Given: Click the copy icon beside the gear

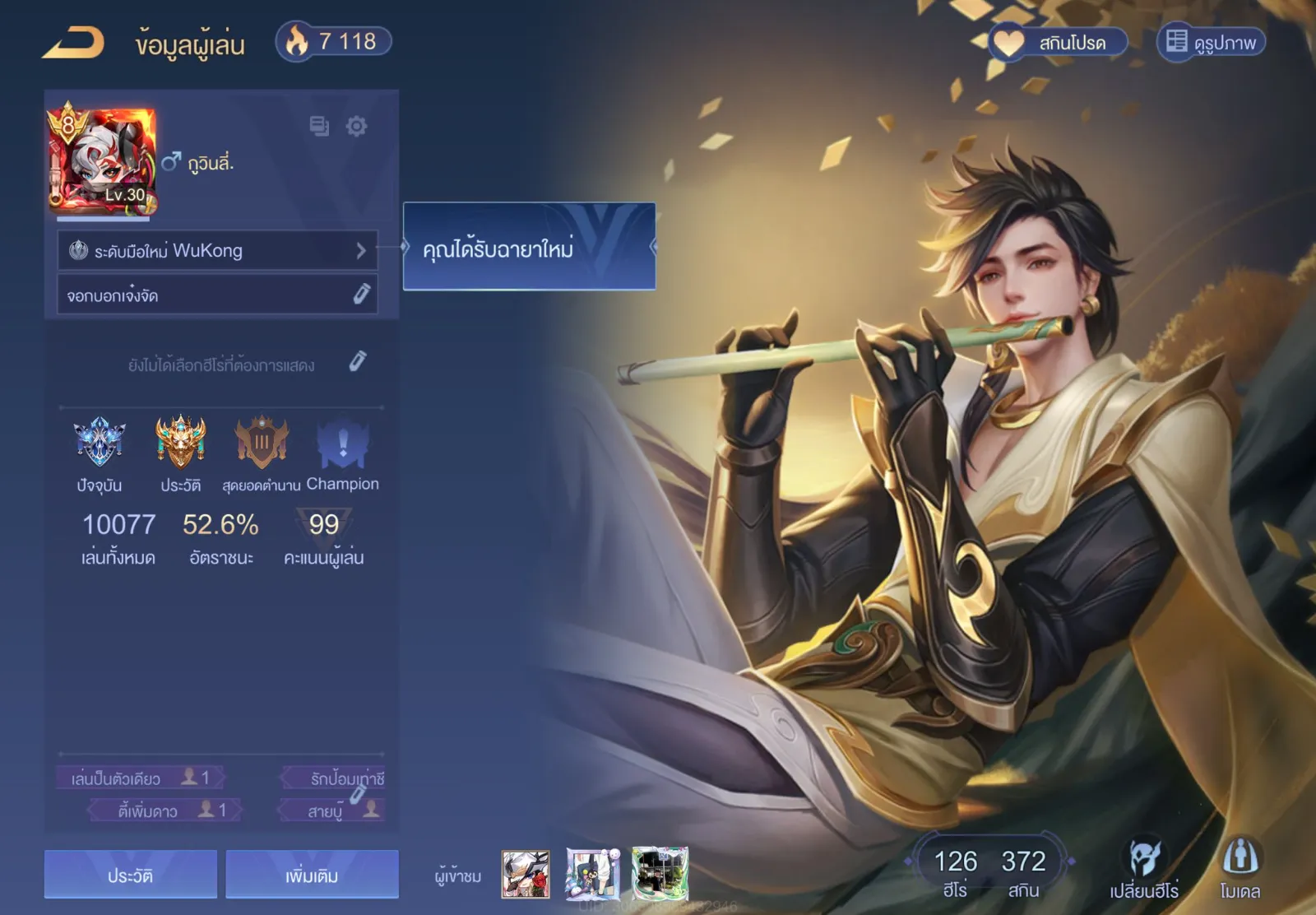Looking at the screenshot, I should pyautogui.click(x=319, y=126).
